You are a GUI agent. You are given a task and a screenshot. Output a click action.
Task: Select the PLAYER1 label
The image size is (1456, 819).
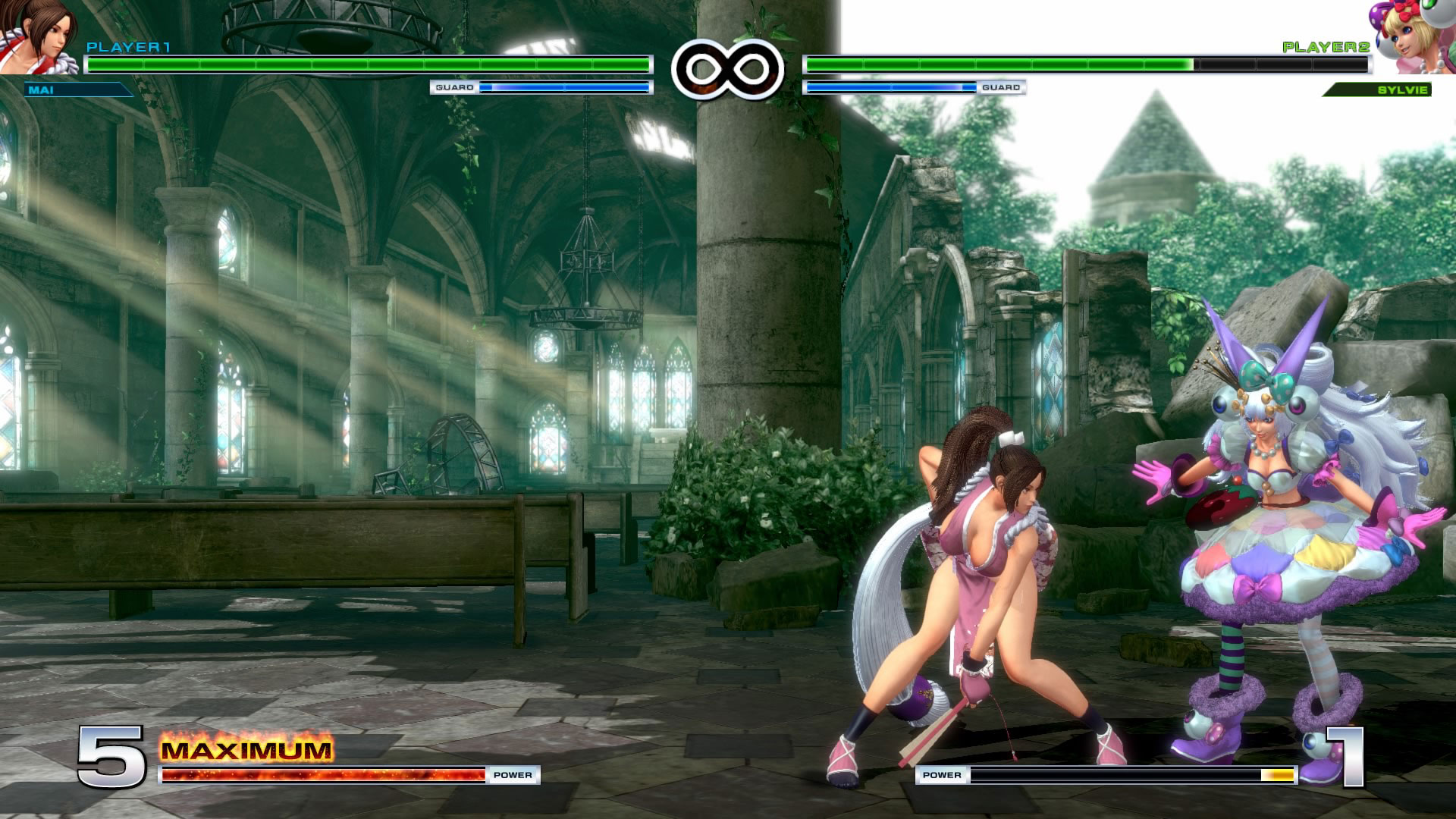(129, 47)
